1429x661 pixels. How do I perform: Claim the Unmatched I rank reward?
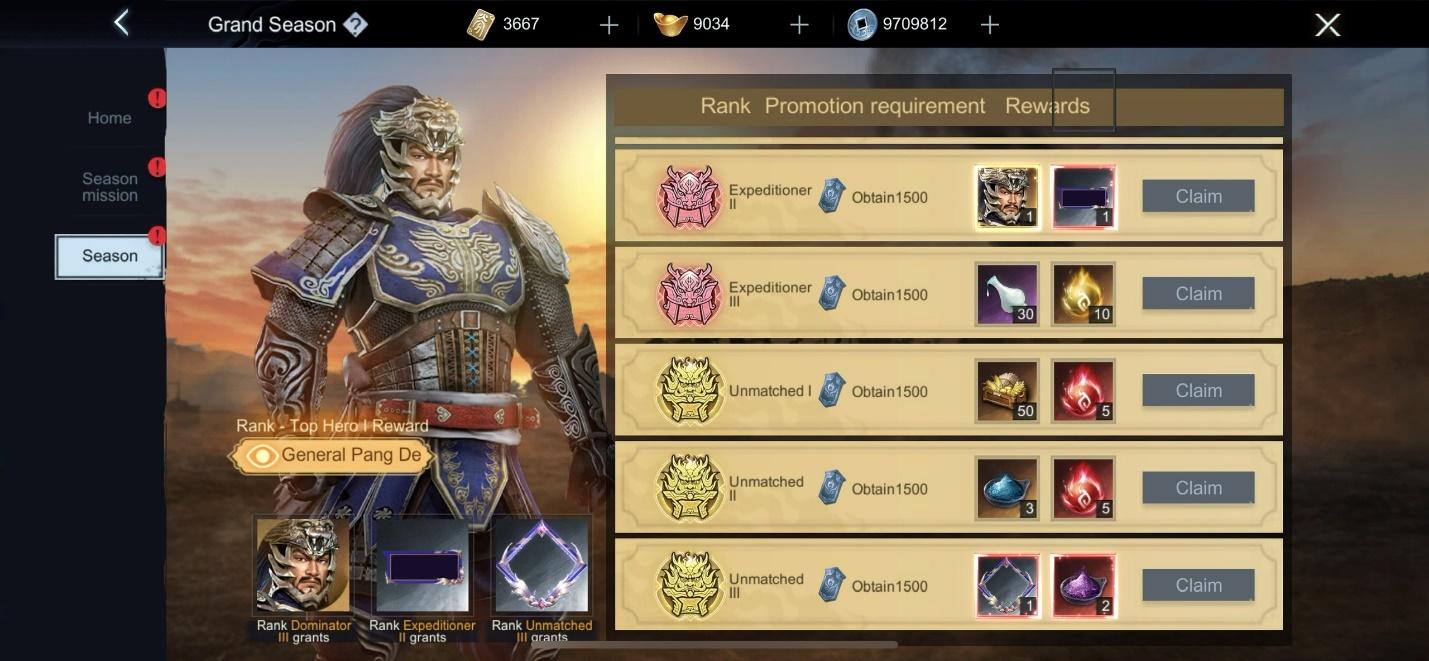point(1198,391)
